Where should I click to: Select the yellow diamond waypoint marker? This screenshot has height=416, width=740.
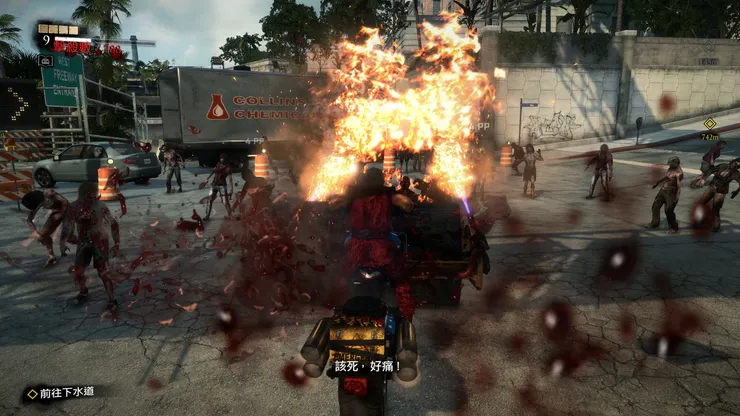click(710, 124)
